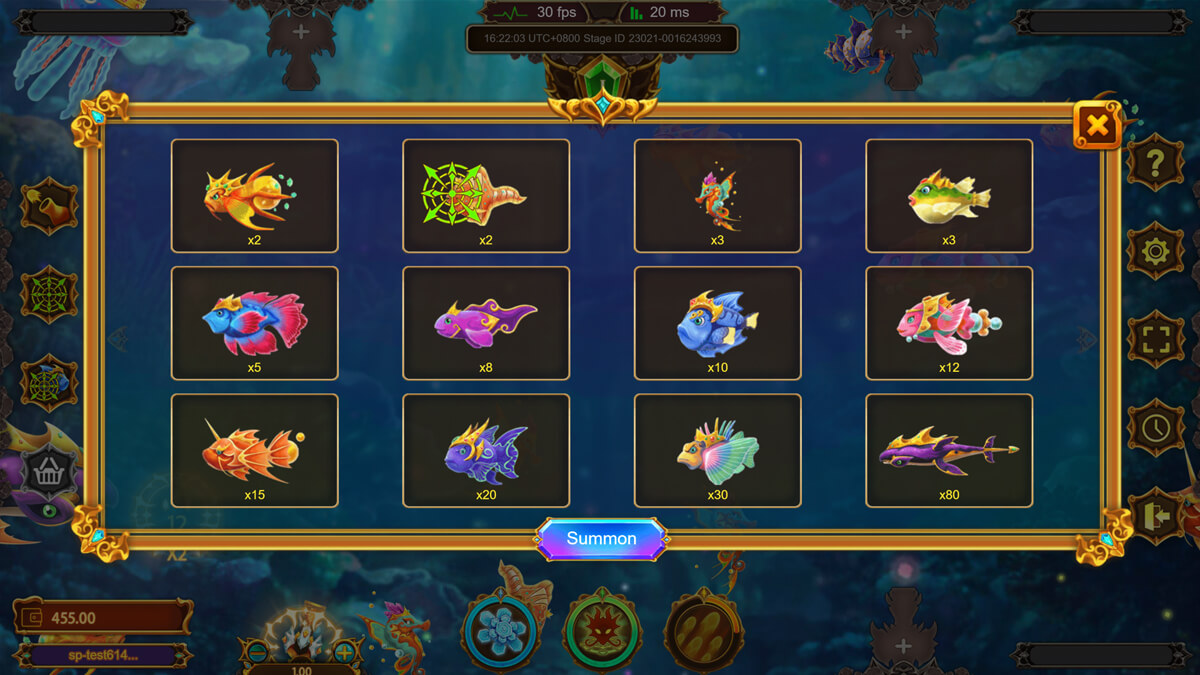Select the x2 orange fish card
The width and height of the screenshot is (1200, 675).
(x=255, y=195)
